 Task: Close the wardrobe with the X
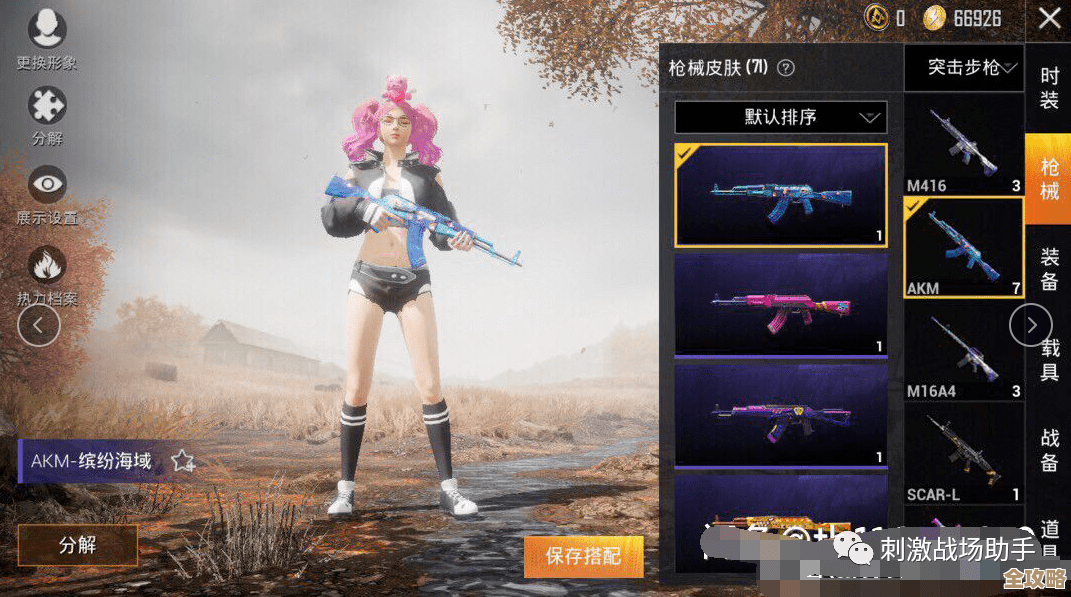pyautogui.click(x=1049, y=18)
